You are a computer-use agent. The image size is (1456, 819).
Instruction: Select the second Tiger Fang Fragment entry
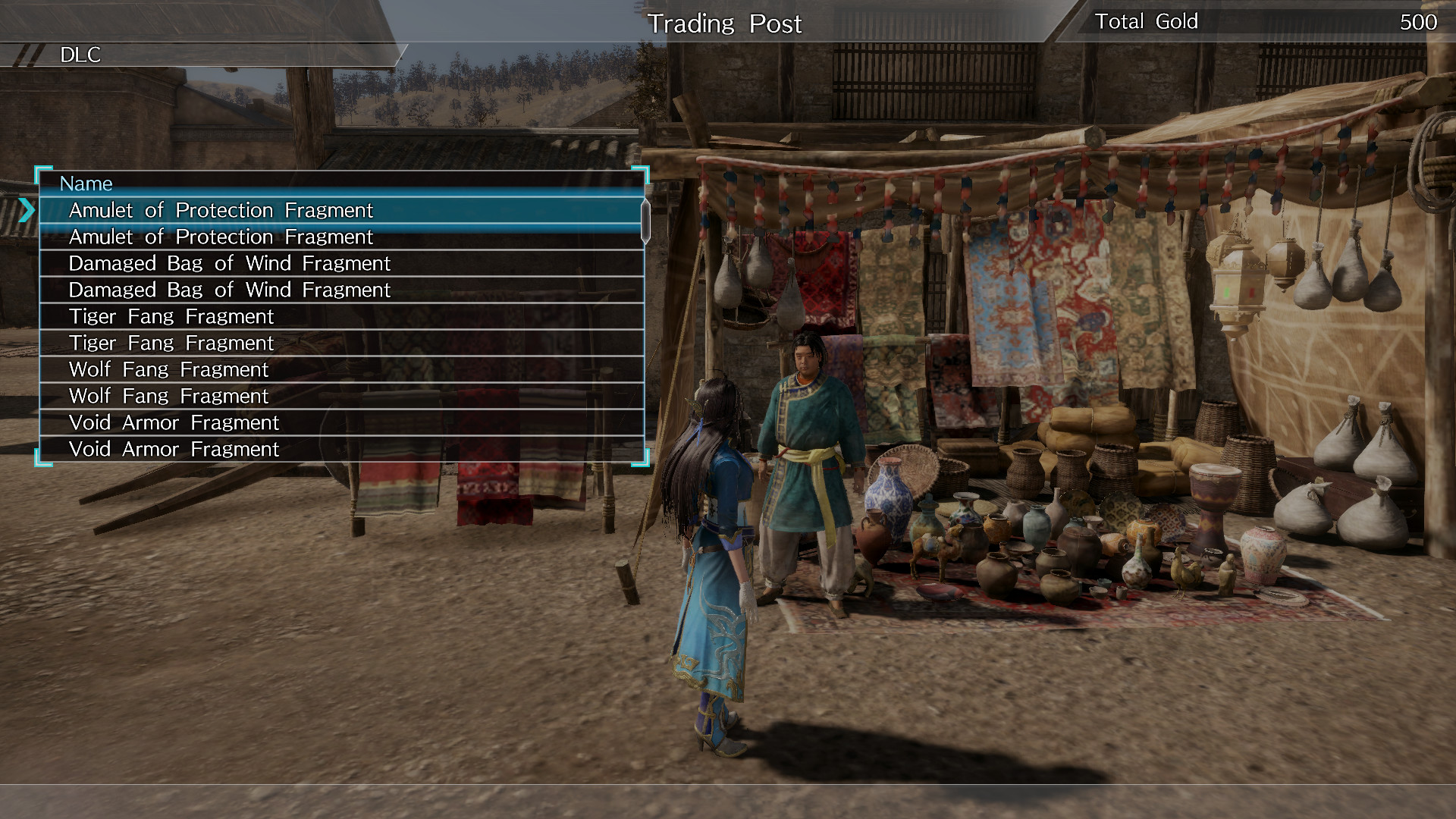171,343
